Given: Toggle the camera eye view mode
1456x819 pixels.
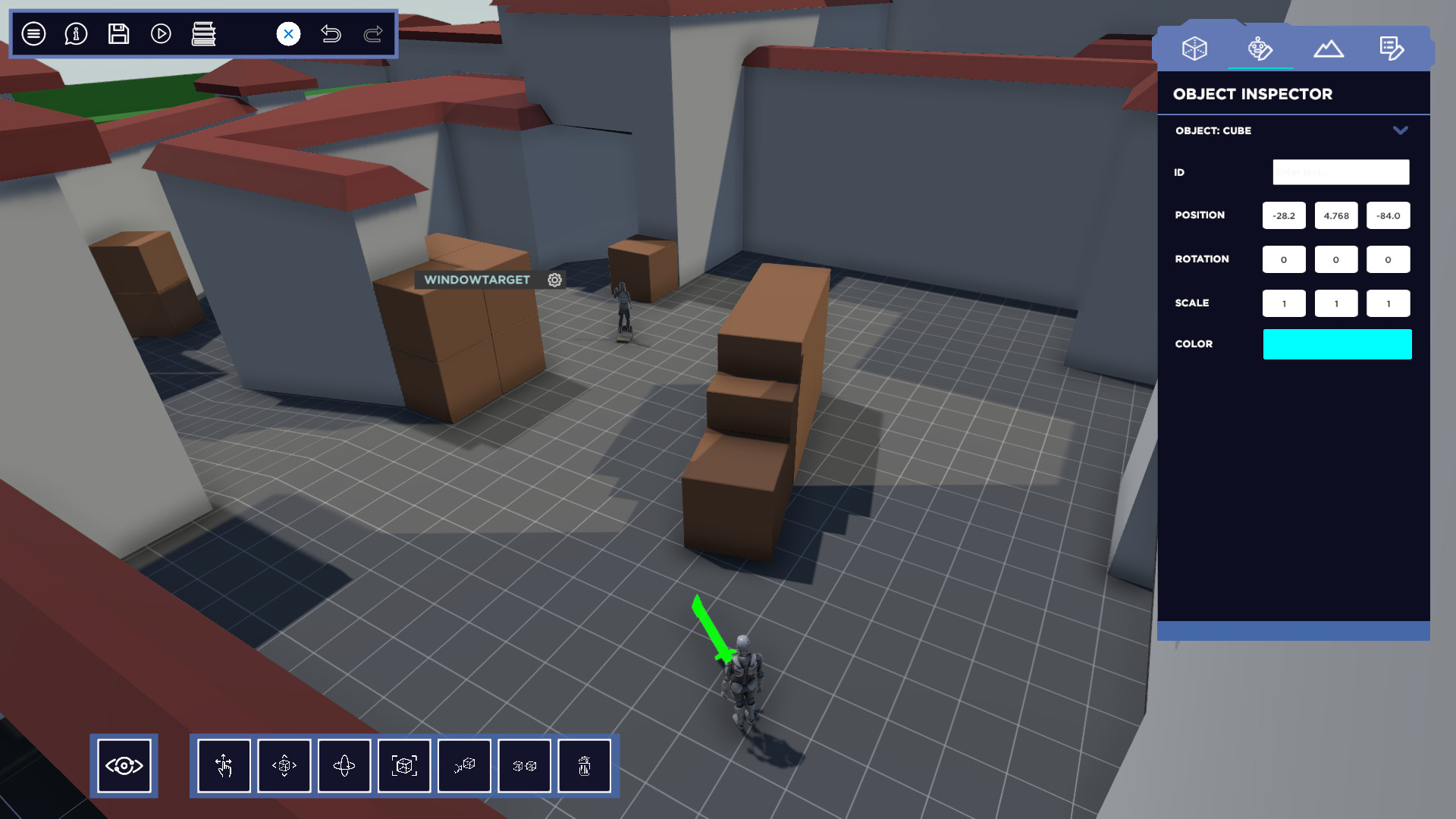Looking at the screenshot, I should point(124,766).
